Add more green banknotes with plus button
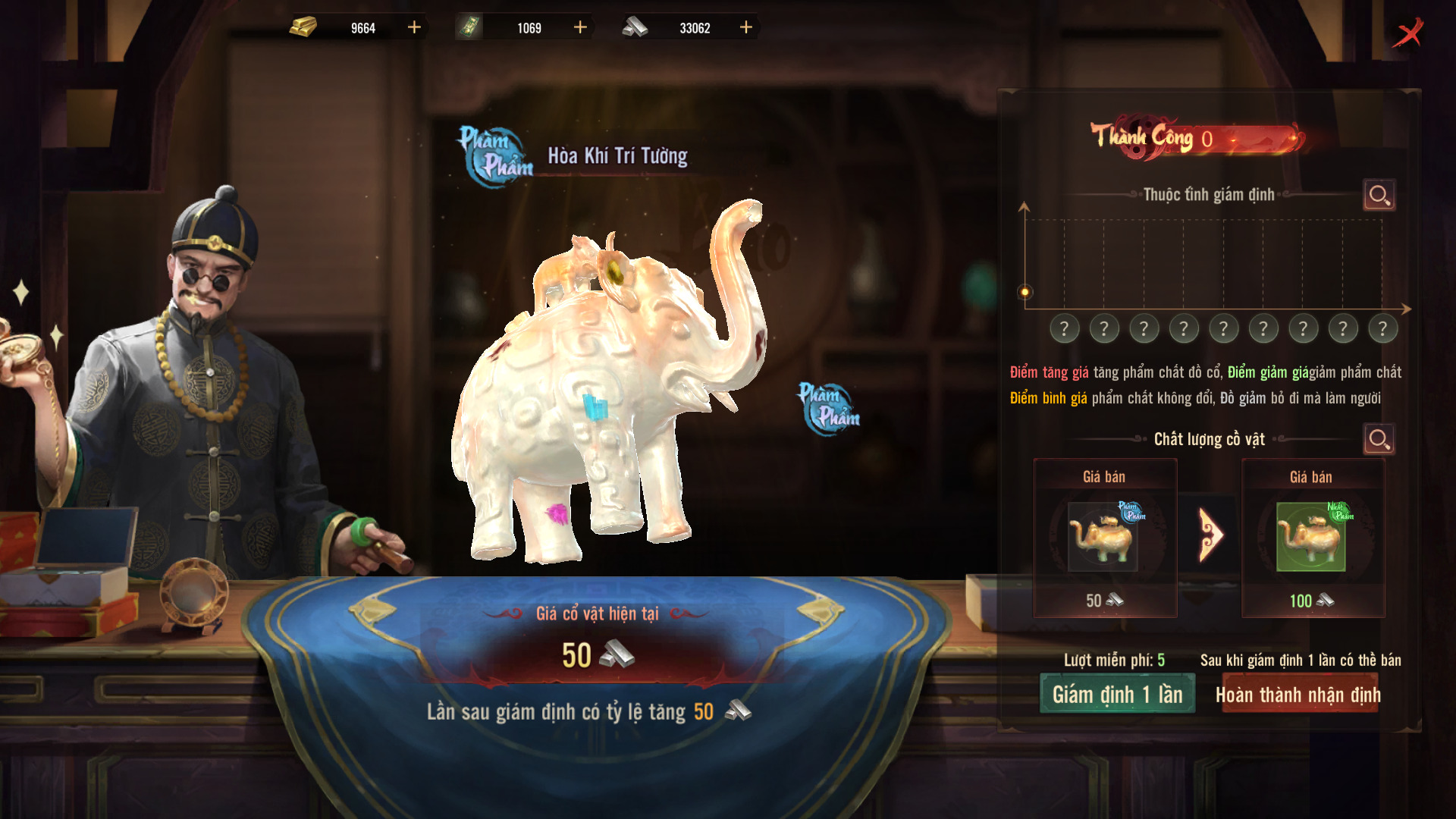This screenshot has width=1456, height=819. (580, 28)
